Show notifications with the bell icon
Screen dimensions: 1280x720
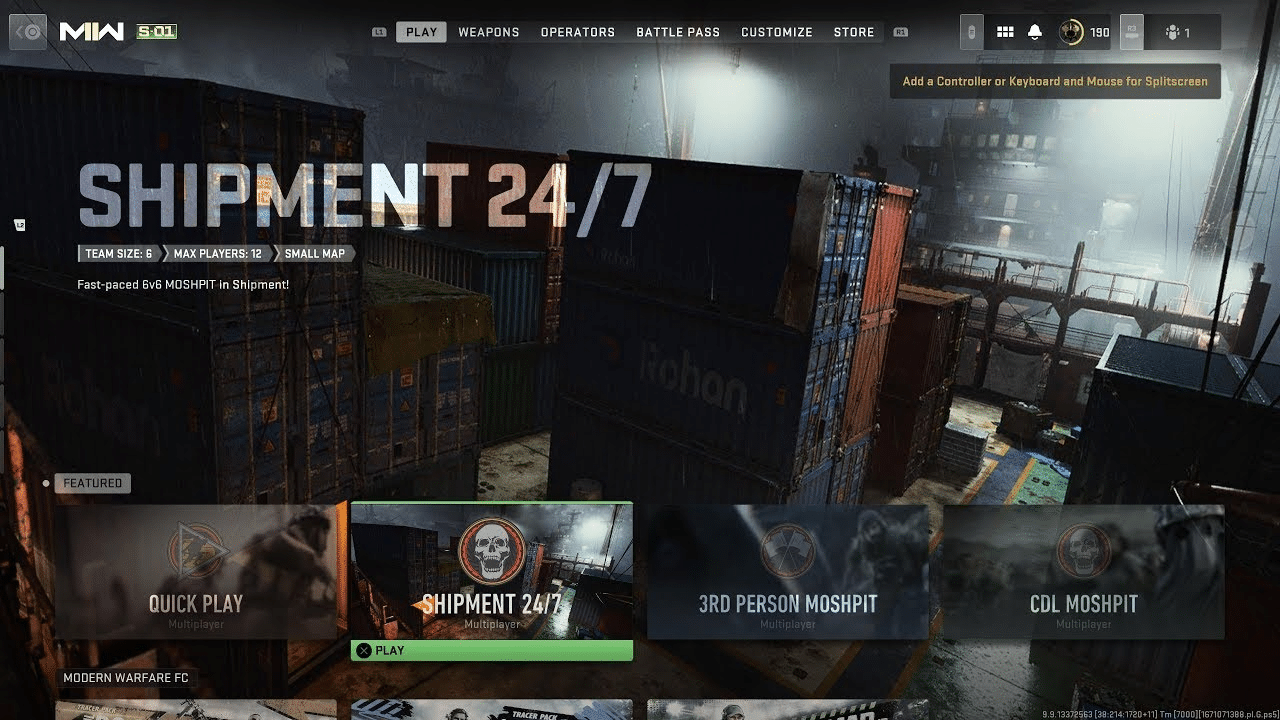click(x=1035, y=32)
